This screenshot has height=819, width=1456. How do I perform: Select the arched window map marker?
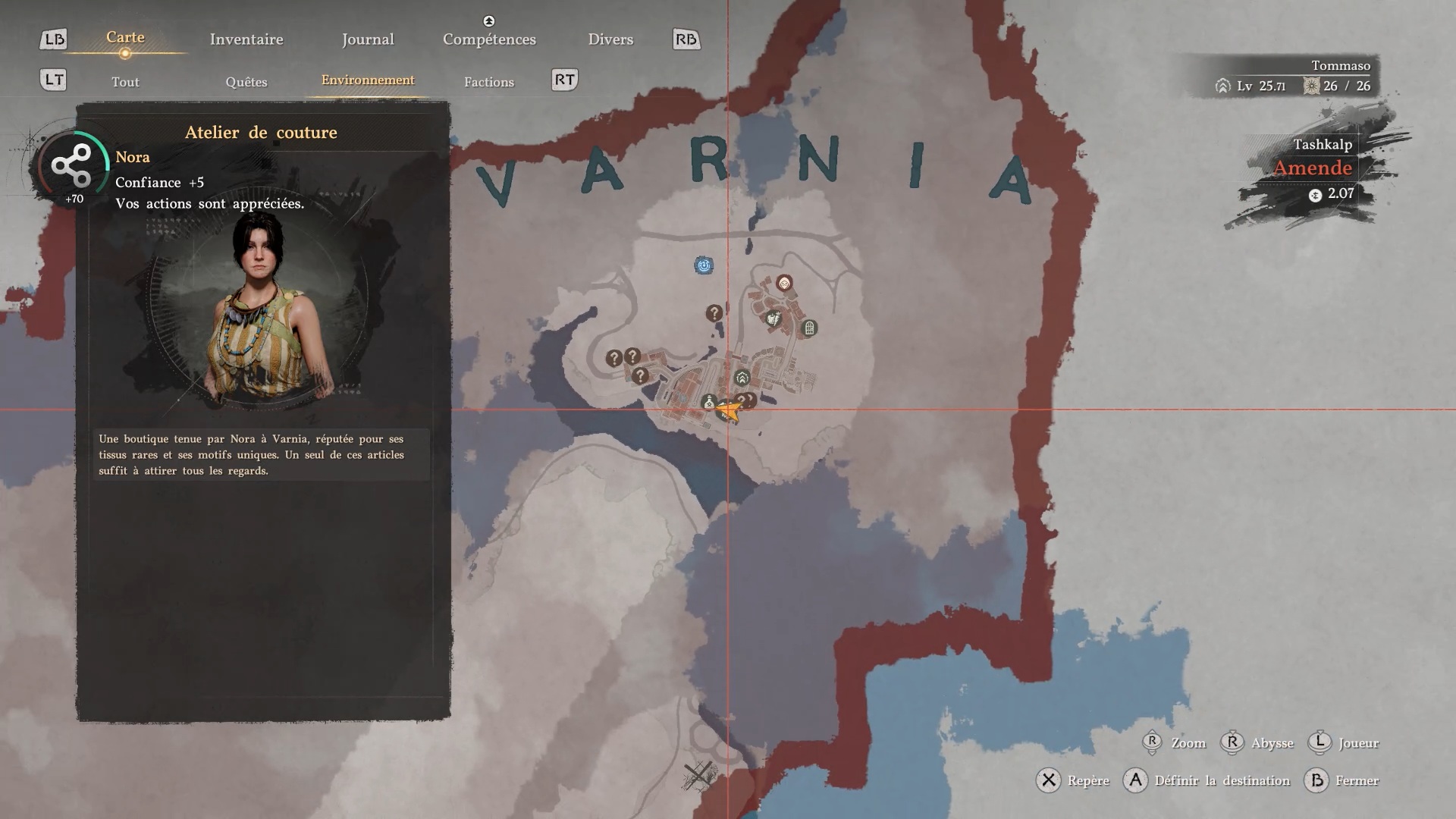(x=809, y=328)
